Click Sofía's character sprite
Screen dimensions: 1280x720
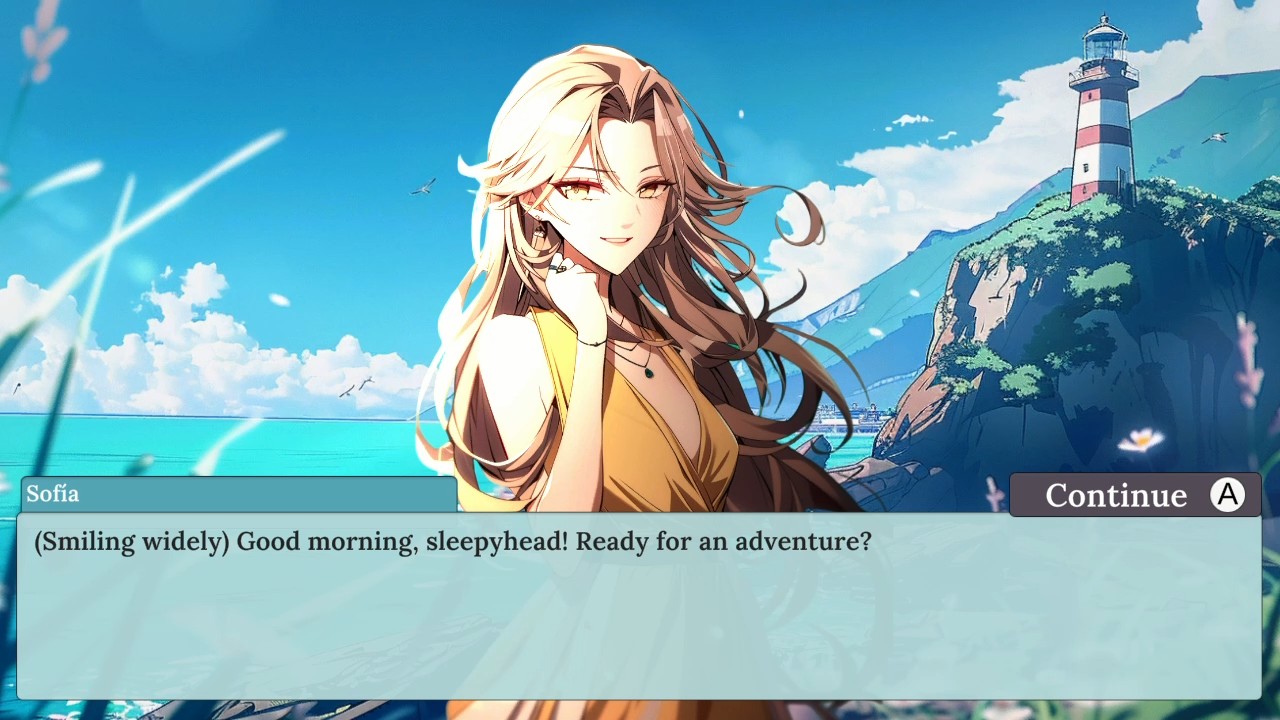(620, 300)
